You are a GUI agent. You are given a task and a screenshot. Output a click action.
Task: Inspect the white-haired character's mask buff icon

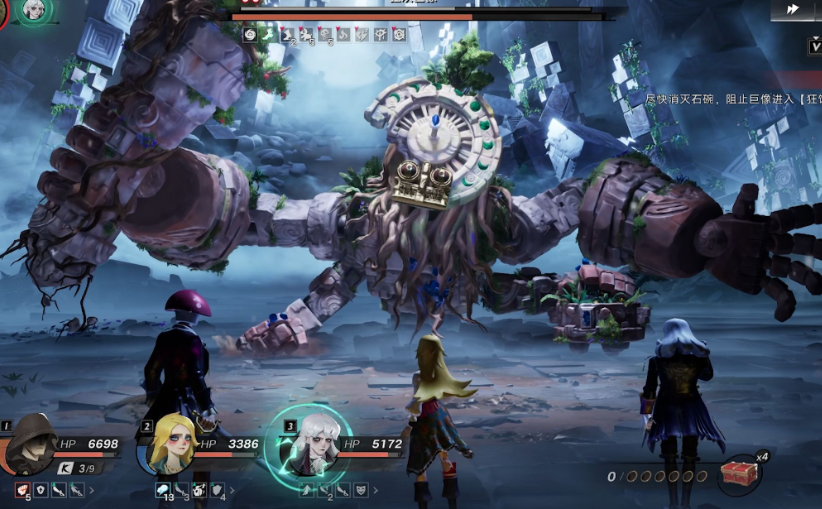(360, 490)
